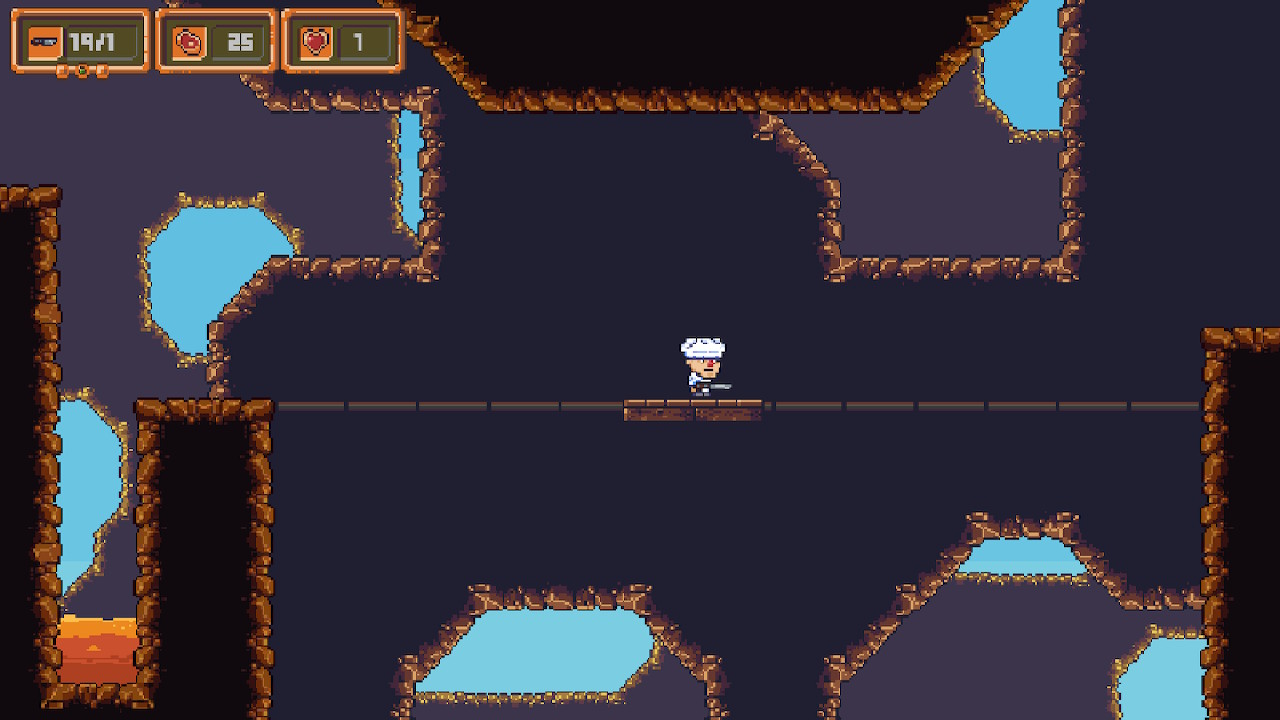Click the wooden platform beneath the character
The width and height of the screenshot is (1280, 720).
[695, 411]
